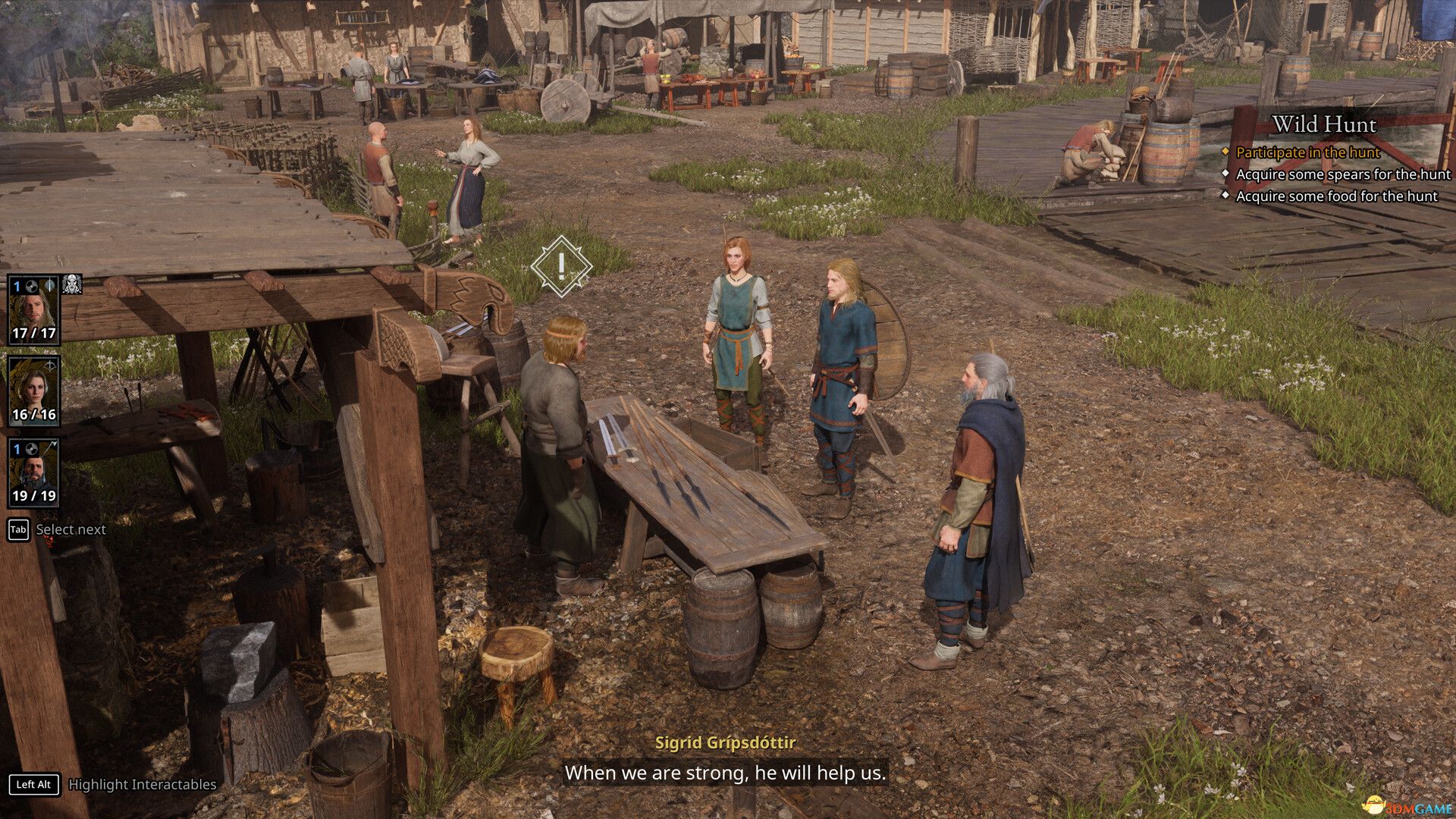Click the shield icon on the third character portrait

(x=30, y=450)
